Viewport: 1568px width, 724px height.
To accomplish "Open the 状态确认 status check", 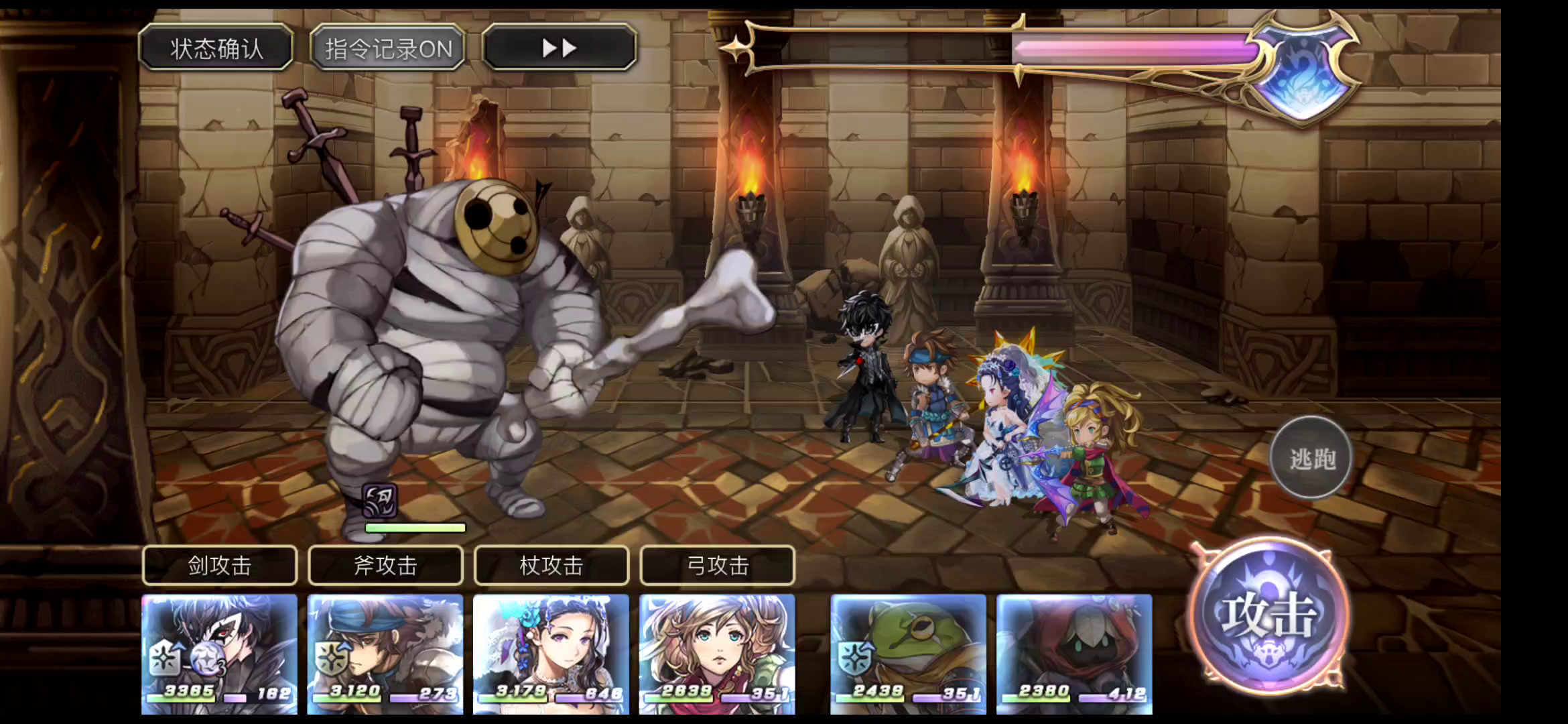I will click(216, 48).
